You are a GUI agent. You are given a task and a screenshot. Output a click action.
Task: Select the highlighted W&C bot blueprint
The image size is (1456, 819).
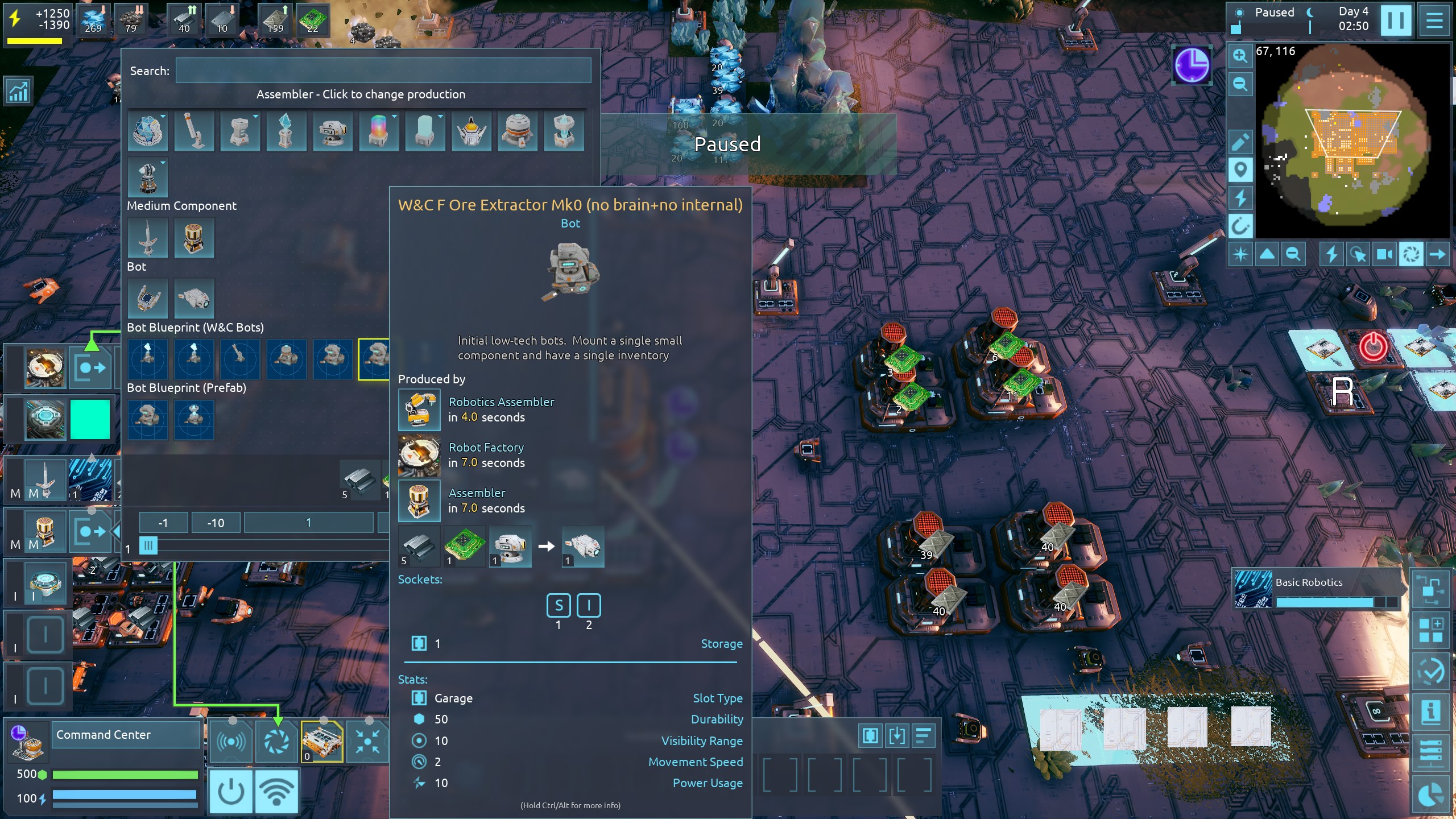click(x=374, y=358)
